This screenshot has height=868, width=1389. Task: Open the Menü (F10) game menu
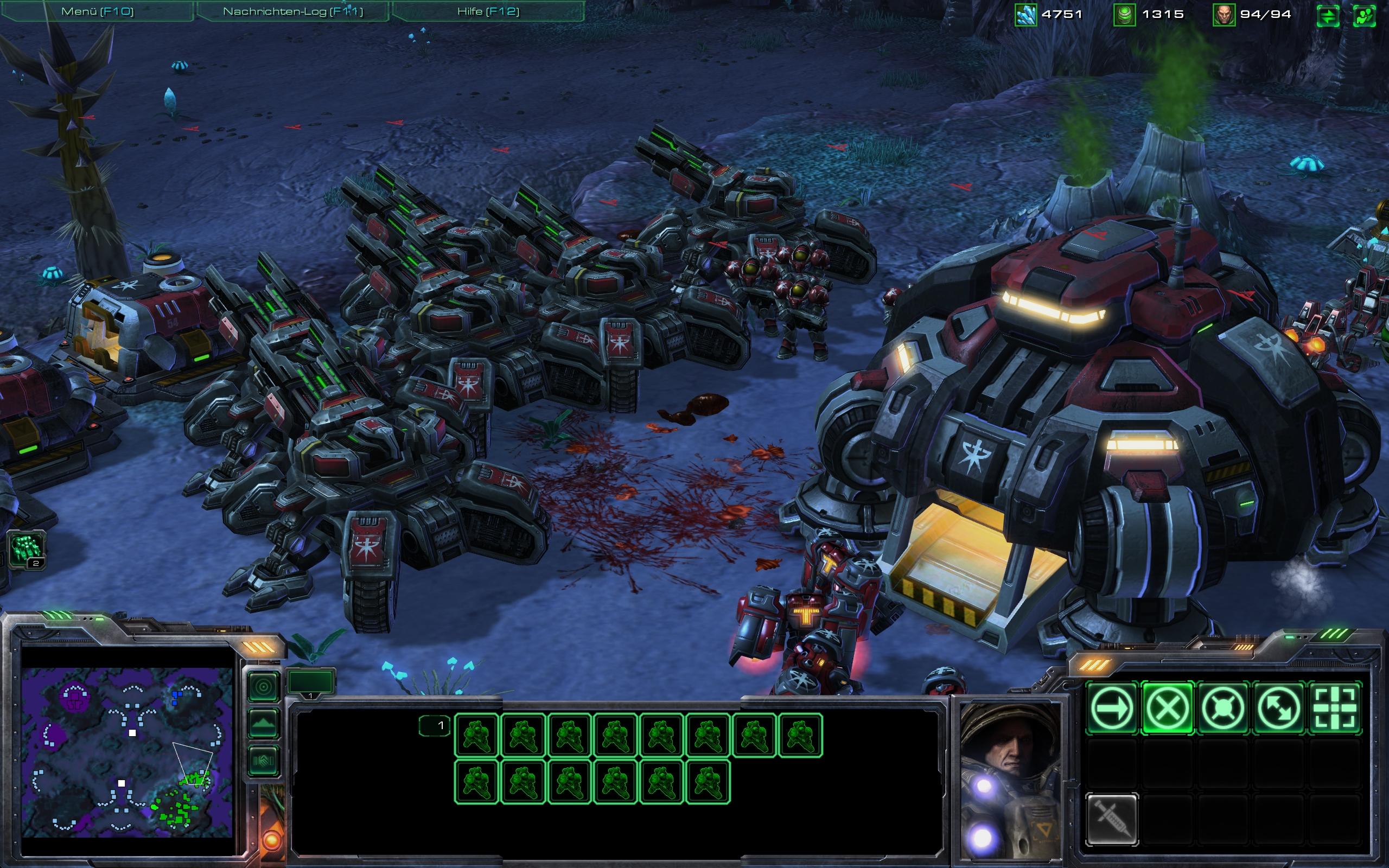(x=97, y=11)
